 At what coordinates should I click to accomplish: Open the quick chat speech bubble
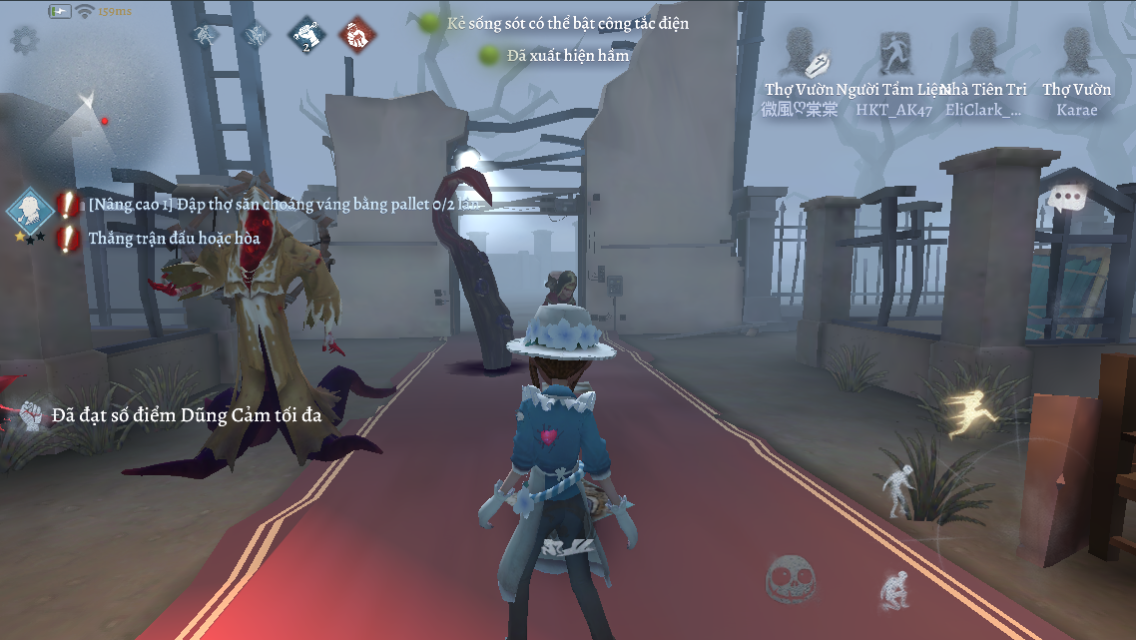1068,198
